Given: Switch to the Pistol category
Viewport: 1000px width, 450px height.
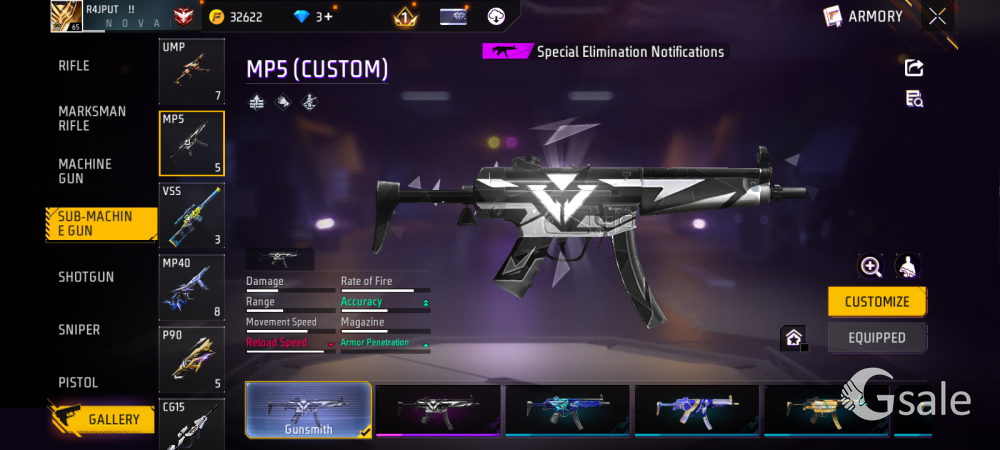Looking at the screenshot, I should point(78,383).
